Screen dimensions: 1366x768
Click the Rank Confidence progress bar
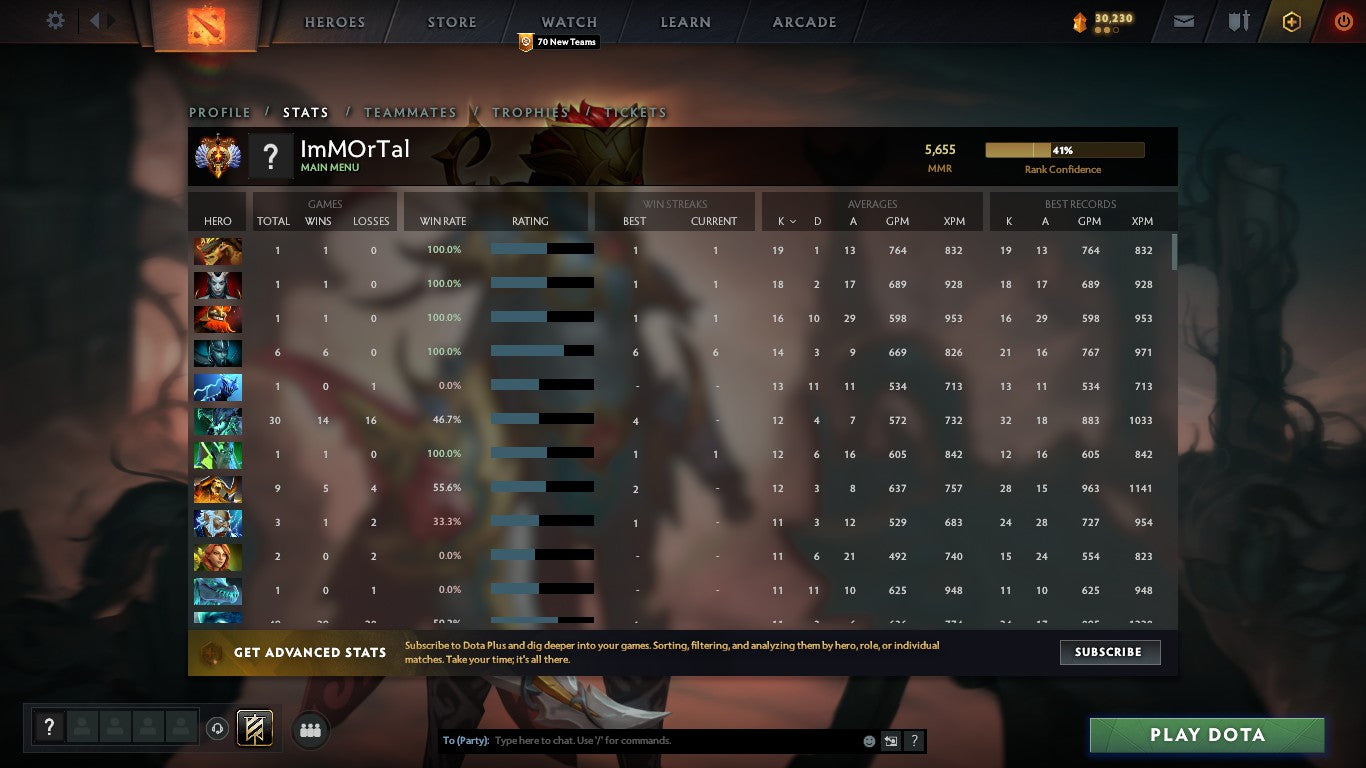coord(1065,149)
